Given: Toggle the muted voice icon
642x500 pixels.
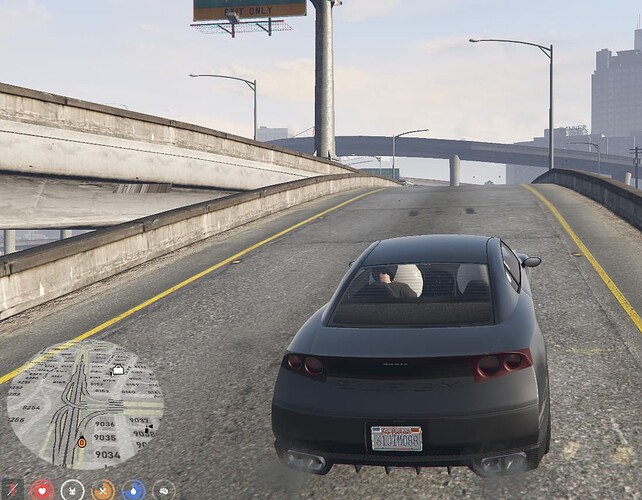Looking at the screenshot, I should point(12,490).
